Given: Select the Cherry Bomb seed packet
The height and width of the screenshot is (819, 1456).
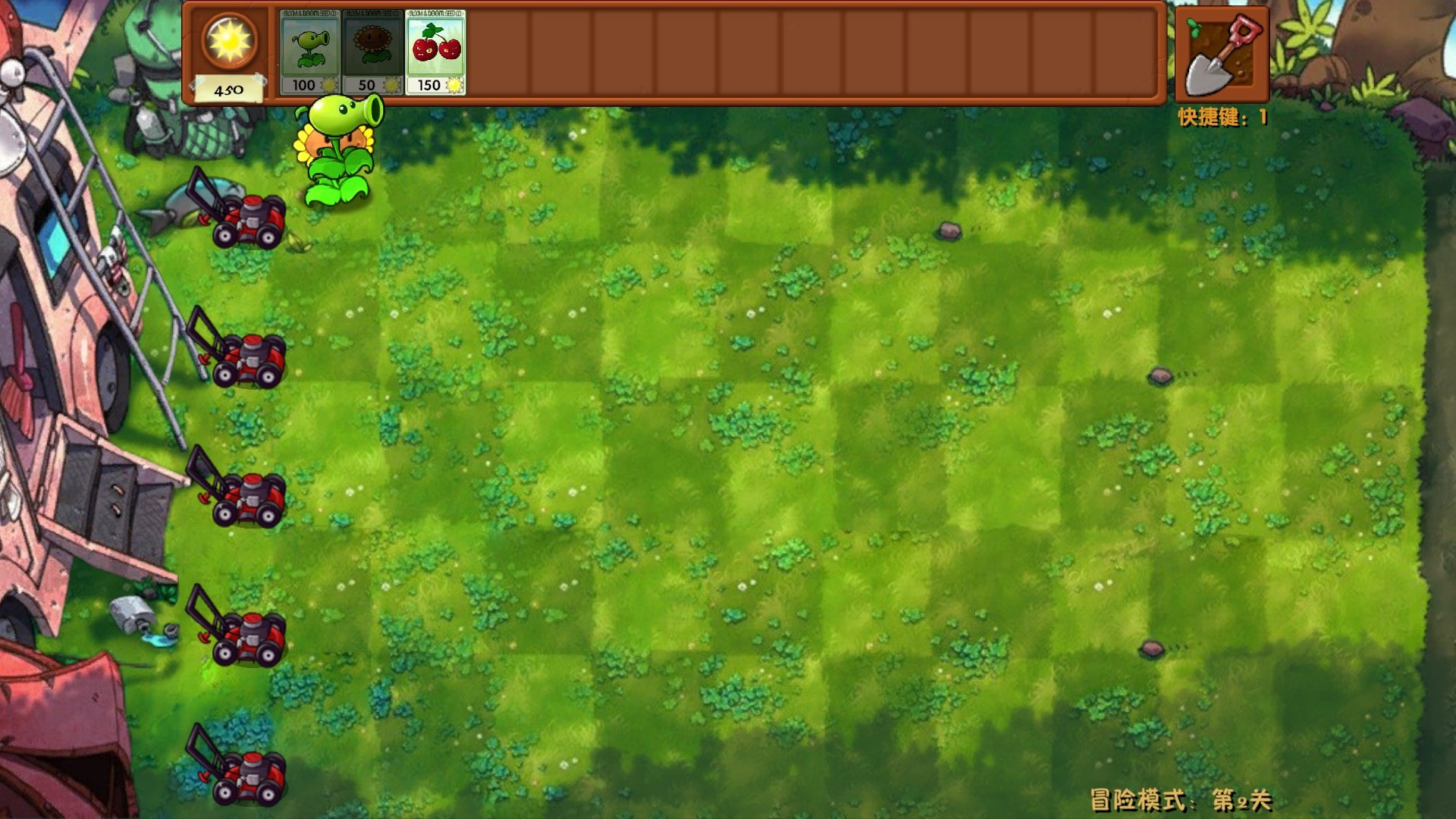Looking at the screenshot, I should tap(434, 47).
